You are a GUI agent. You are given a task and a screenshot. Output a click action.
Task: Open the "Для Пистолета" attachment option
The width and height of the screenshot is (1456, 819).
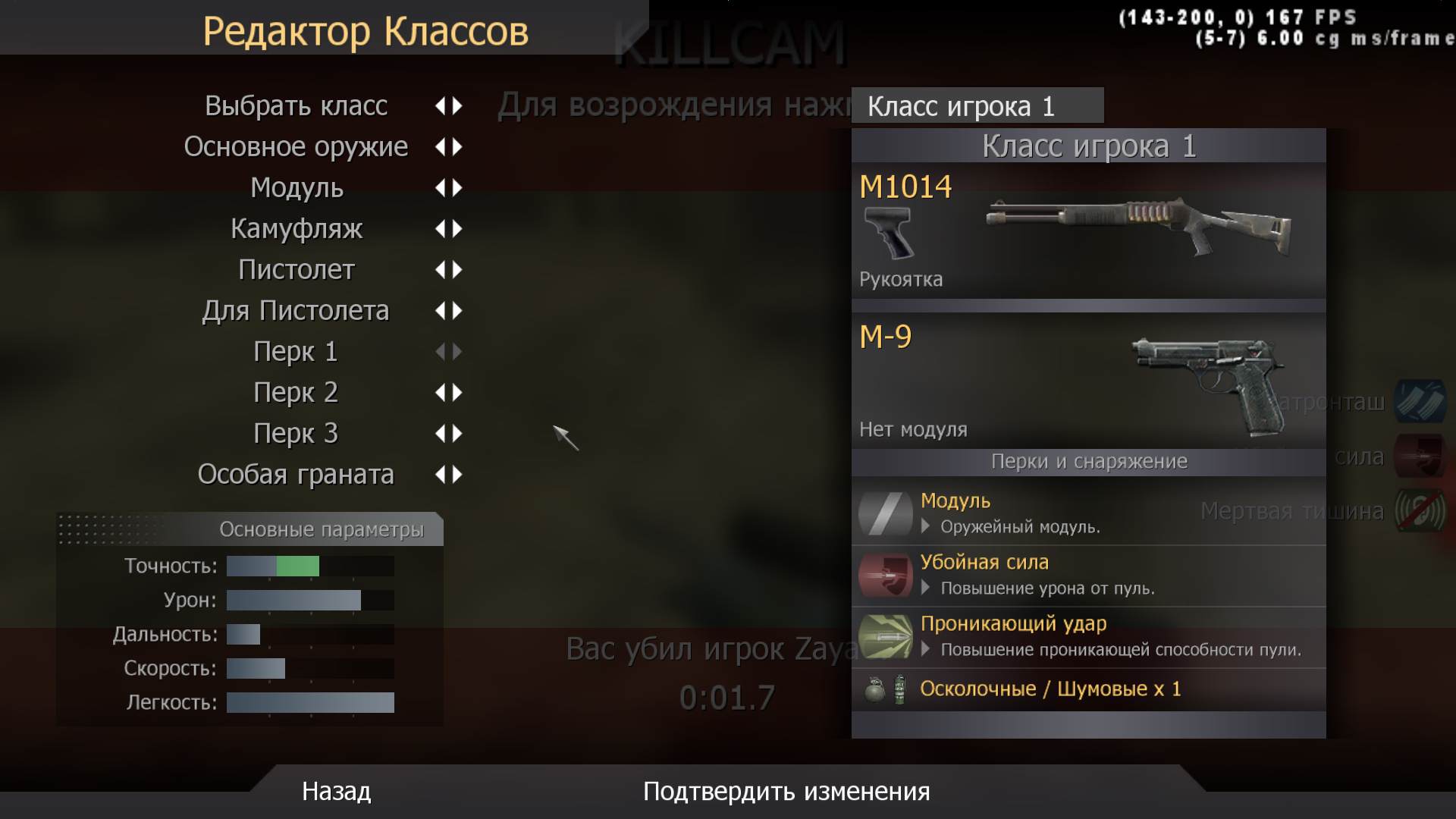[x=296, y=311]
